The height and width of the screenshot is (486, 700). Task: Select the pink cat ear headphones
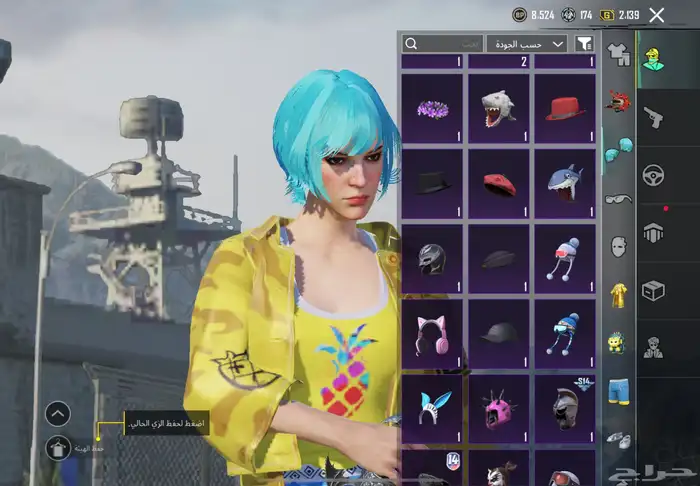(x=432, y=334)
